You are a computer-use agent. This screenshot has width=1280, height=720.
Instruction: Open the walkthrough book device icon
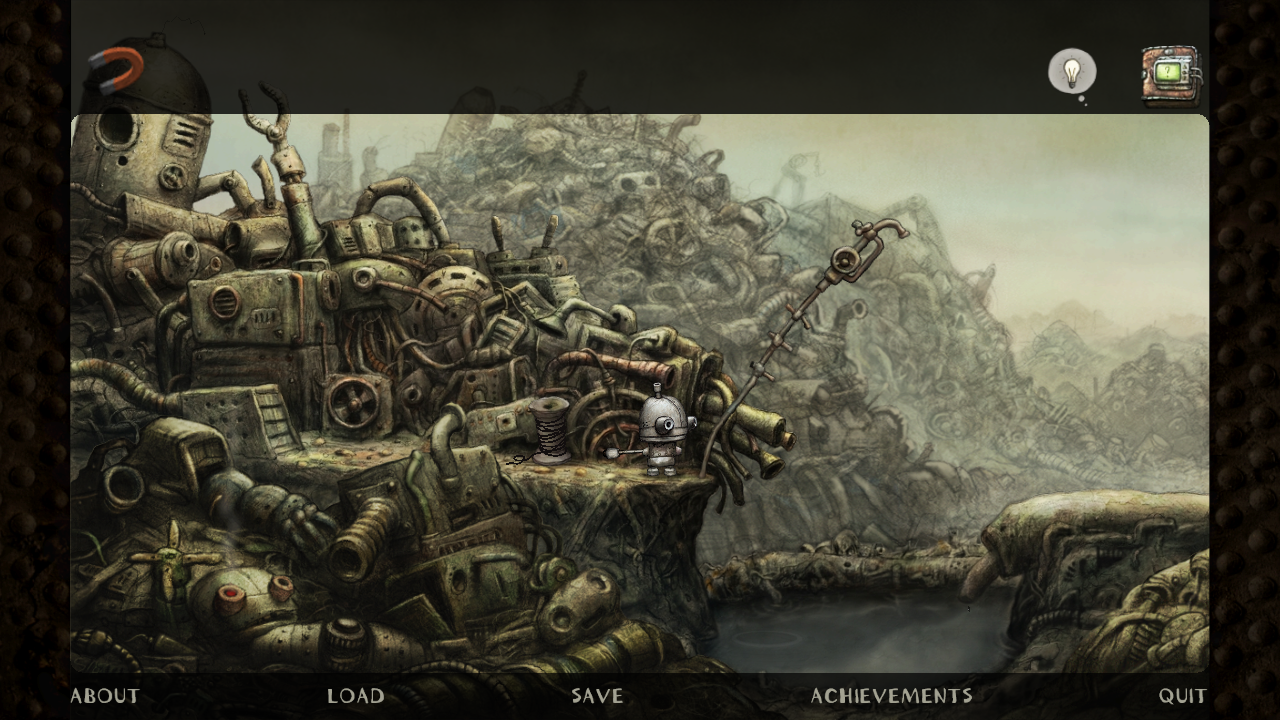coord(1169,74)
